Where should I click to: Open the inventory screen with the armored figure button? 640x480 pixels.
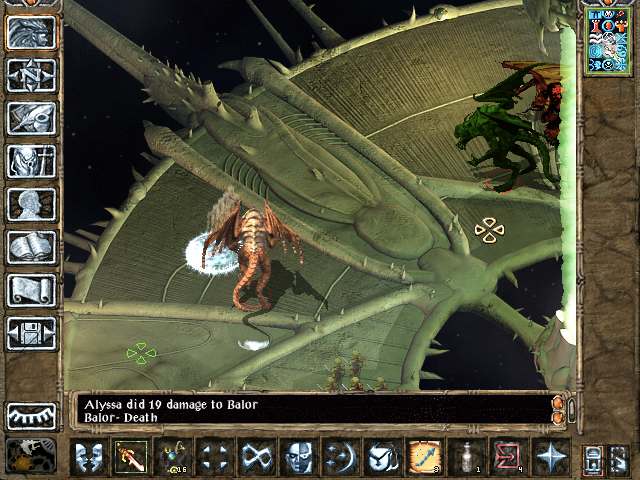tap(31, 161)
